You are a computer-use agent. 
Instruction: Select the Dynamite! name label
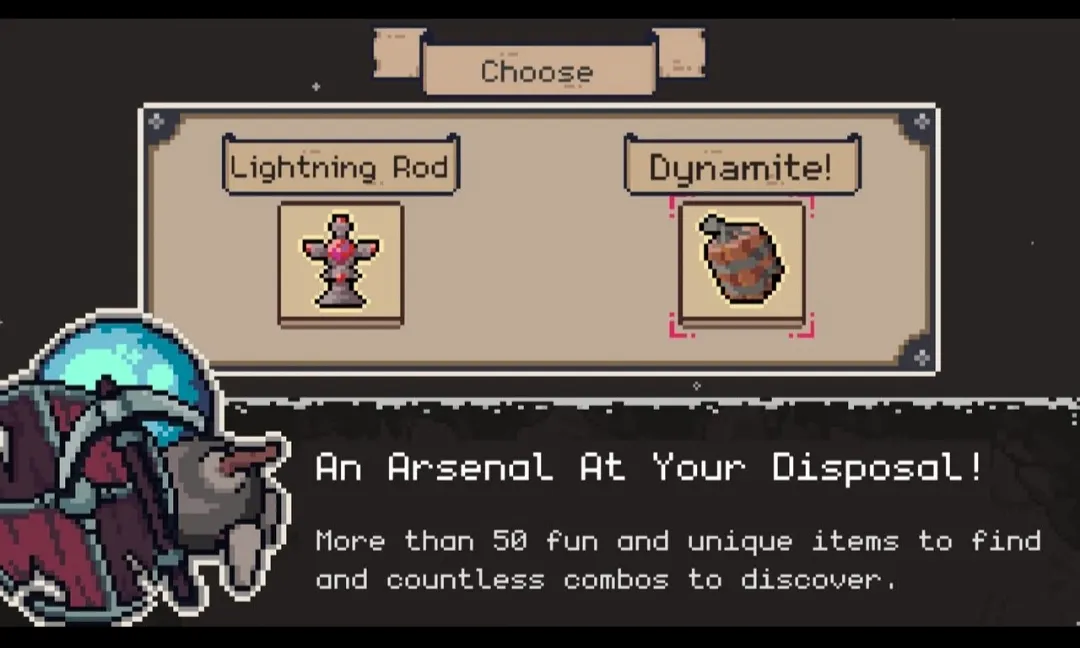[x=741, y=166]
